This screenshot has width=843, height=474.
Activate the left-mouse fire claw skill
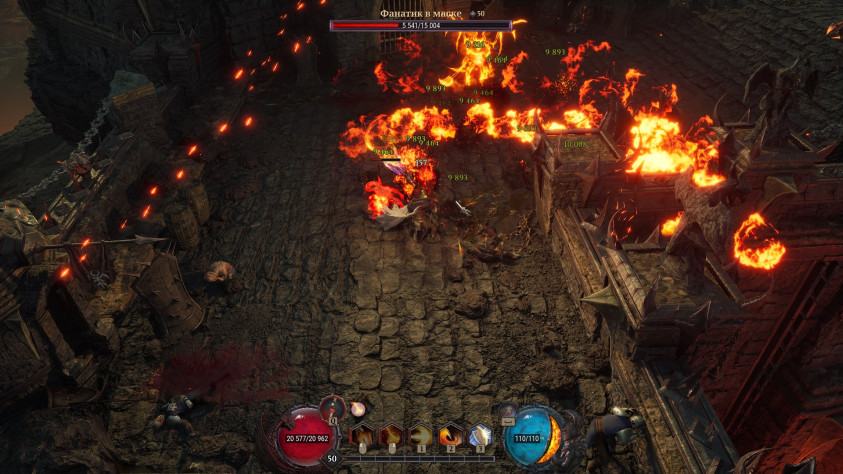tap(362, 435)
